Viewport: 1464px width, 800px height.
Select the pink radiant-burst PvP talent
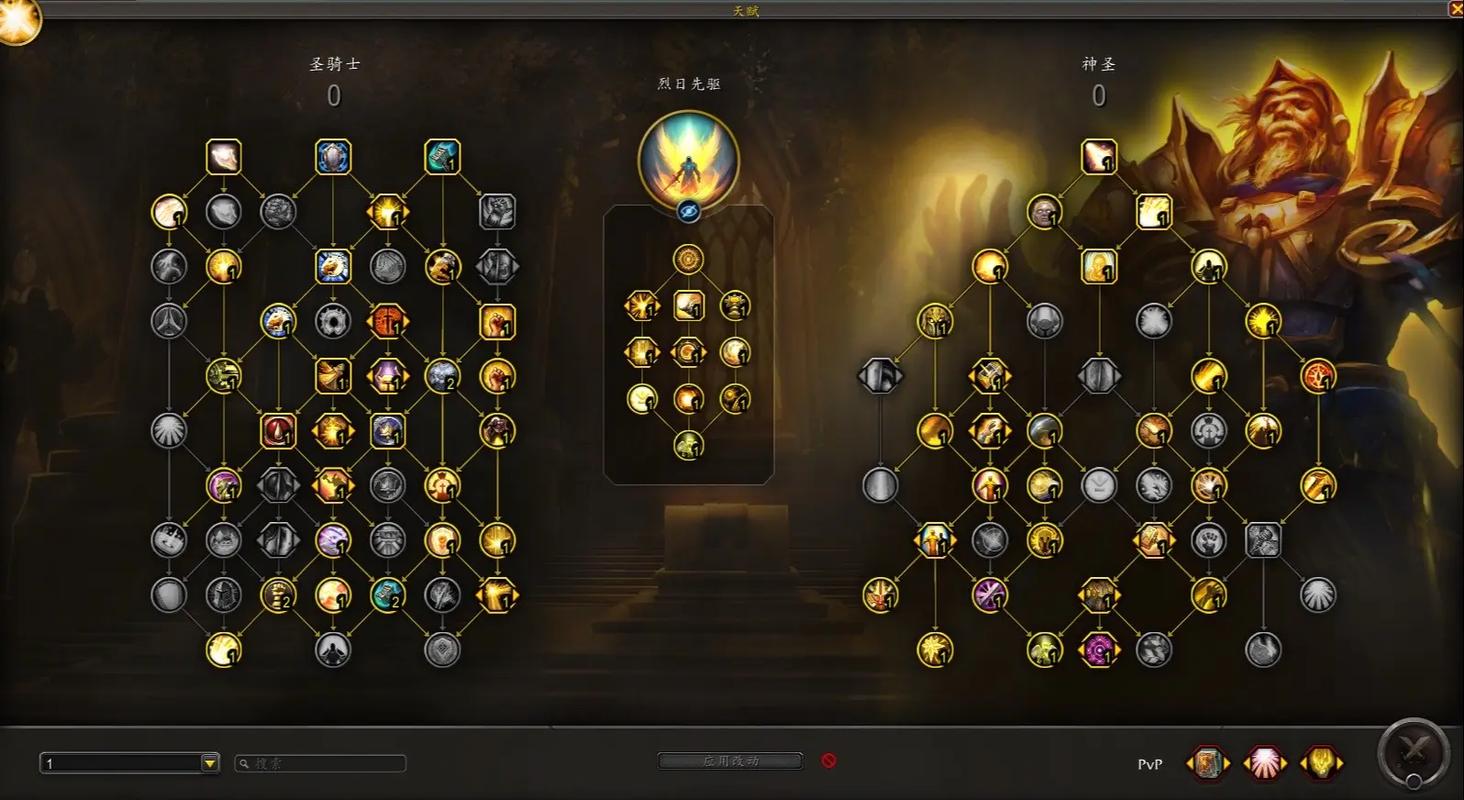1265,763
